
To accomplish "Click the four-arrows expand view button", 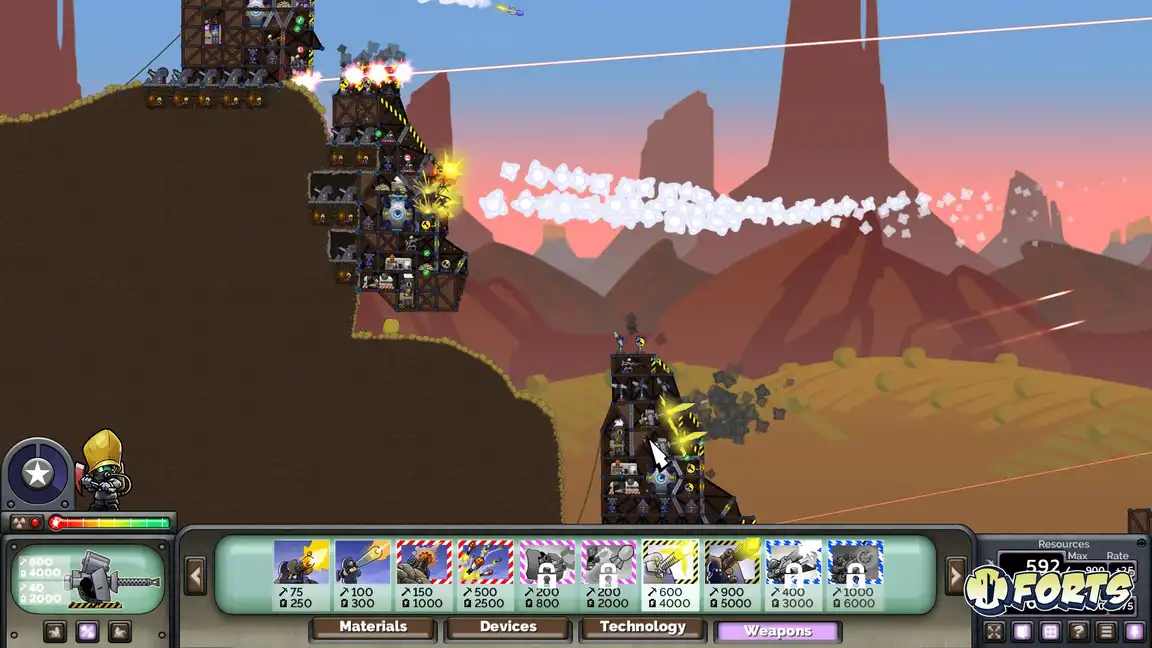I will (x=994, y=631).
